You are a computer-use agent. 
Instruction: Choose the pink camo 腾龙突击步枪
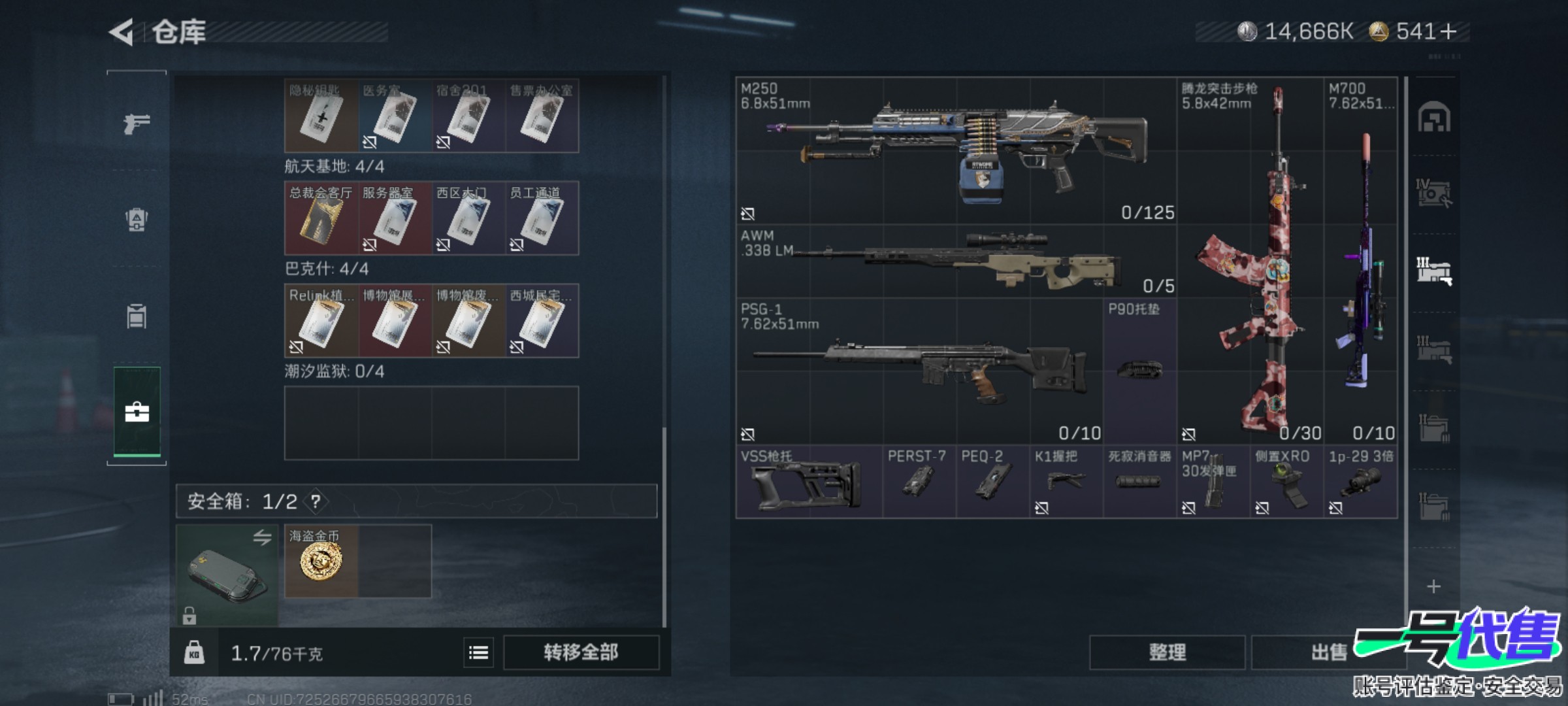pyautogui.click(x=1250, y=261)
